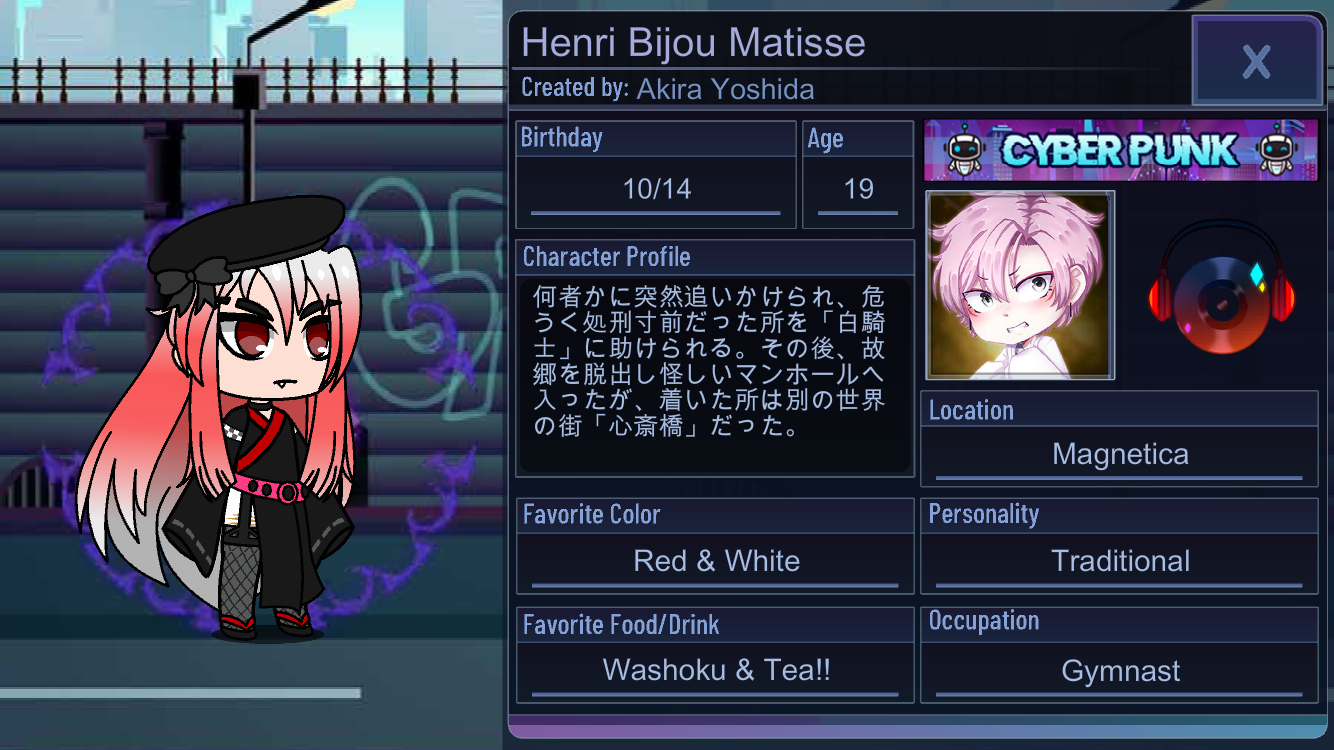
Task: Select the Cyber Punk club banner
Action: pos(1120,150)
